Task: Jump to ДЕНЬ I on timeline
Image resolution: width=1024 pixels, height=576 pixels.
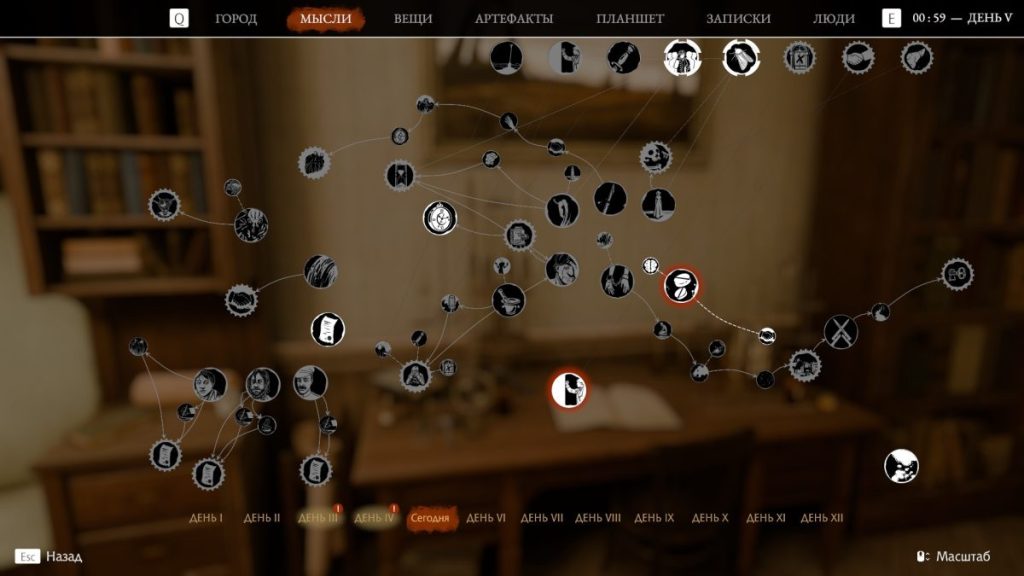Action: point(206,518)
